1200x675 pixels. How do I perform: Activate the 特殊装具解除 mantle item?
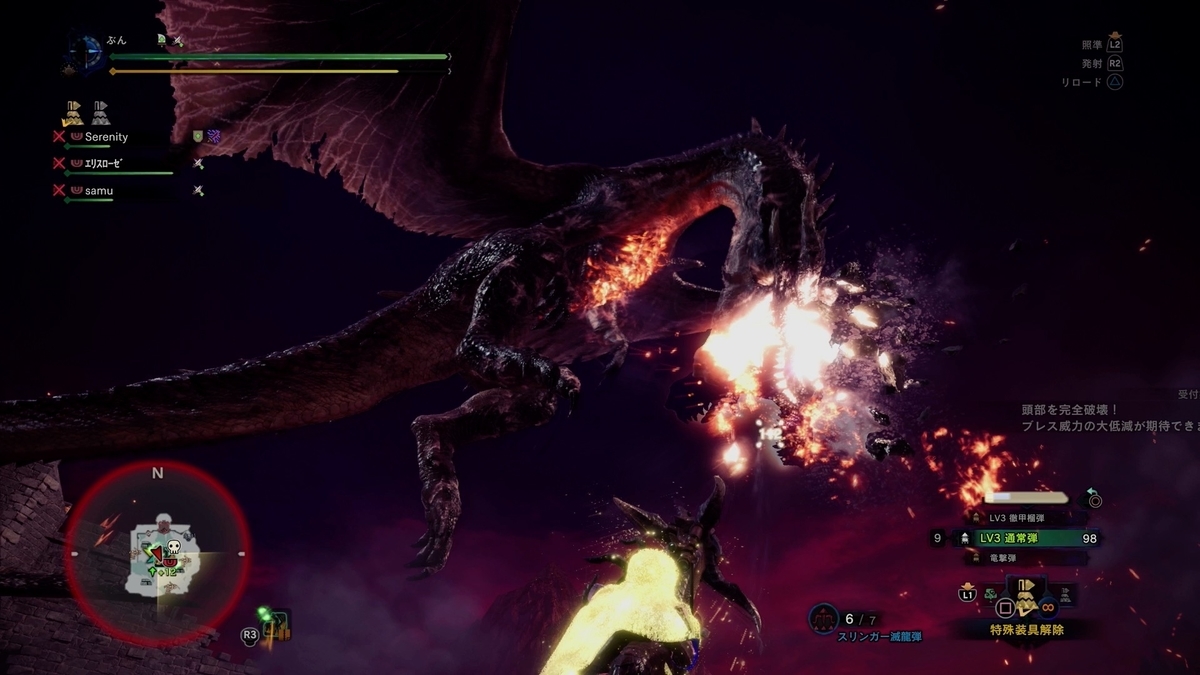(1026, 599)
